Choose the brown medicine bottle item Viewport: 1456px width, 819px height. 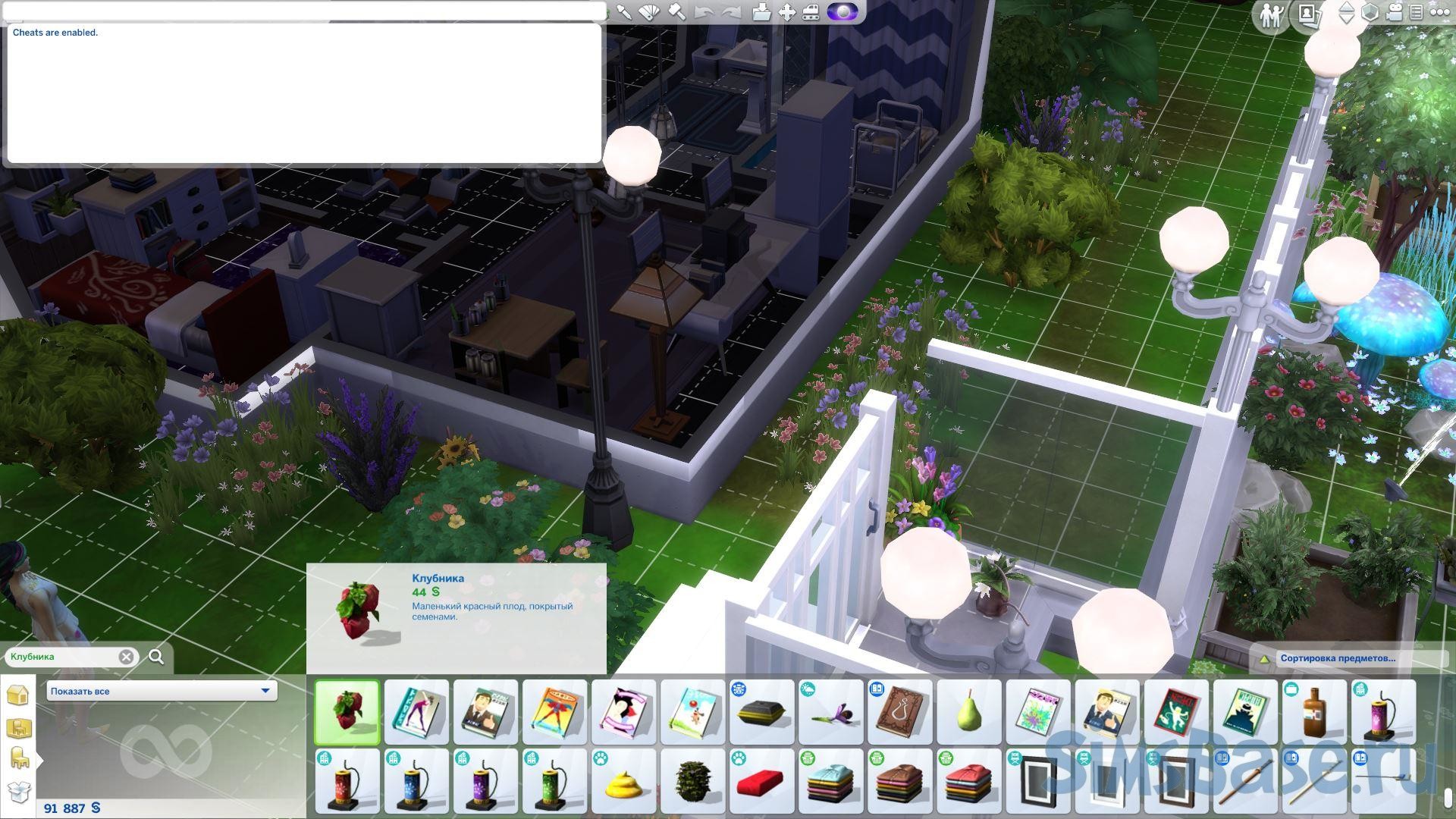click(1313, 712)
